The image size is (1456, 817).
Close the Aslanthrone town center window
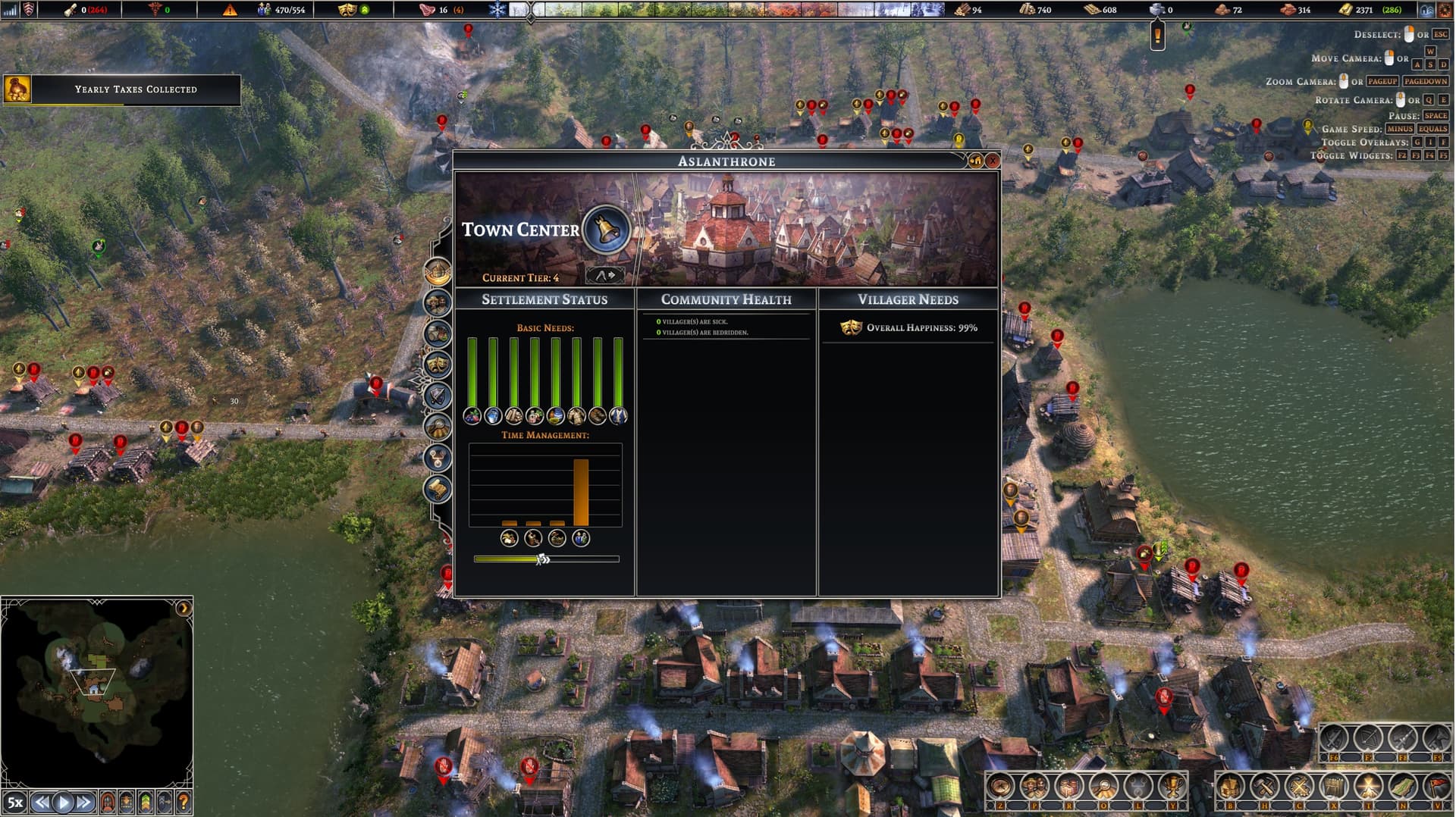click(x=992, y=161)
